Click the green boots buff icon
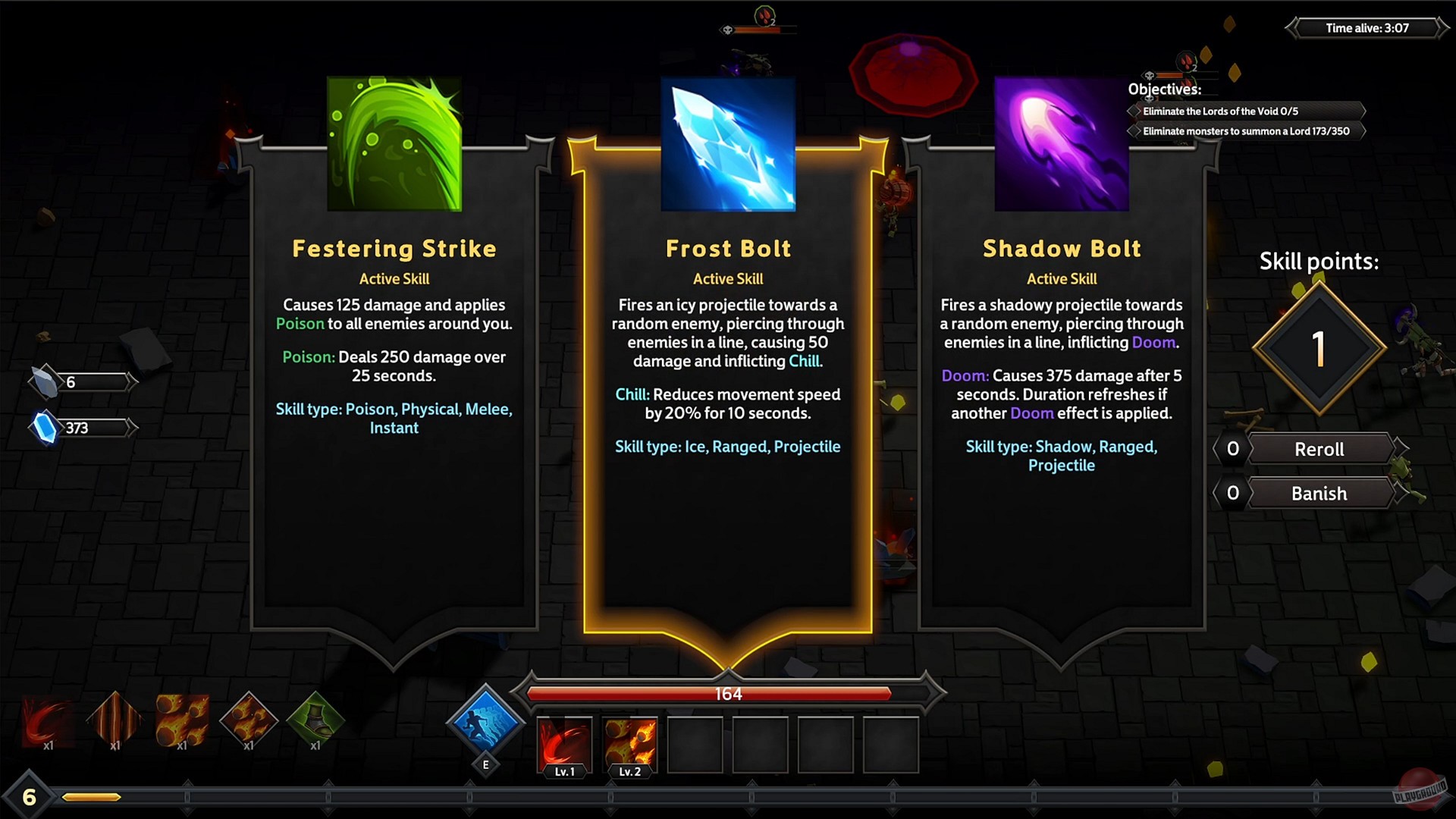 [315, 720]
